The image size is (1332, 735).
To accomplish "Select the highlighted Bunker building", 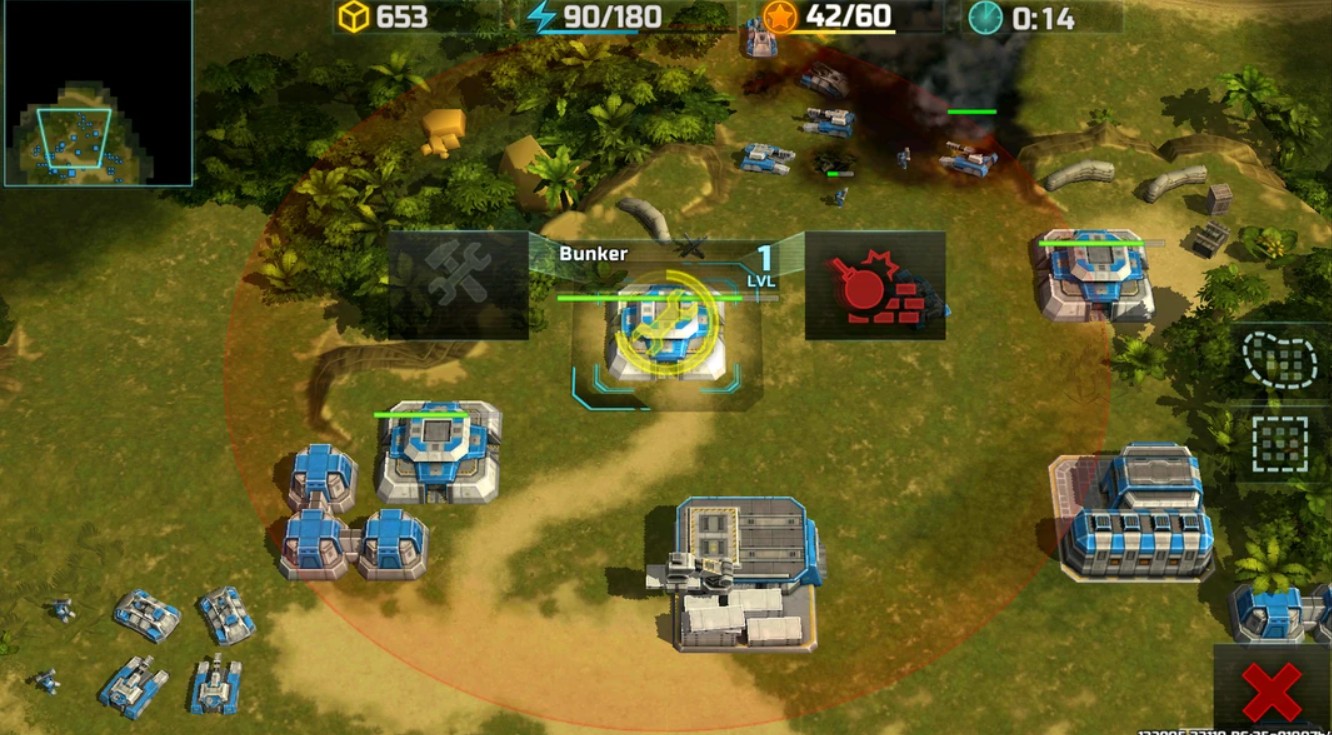I will [666, 335].
